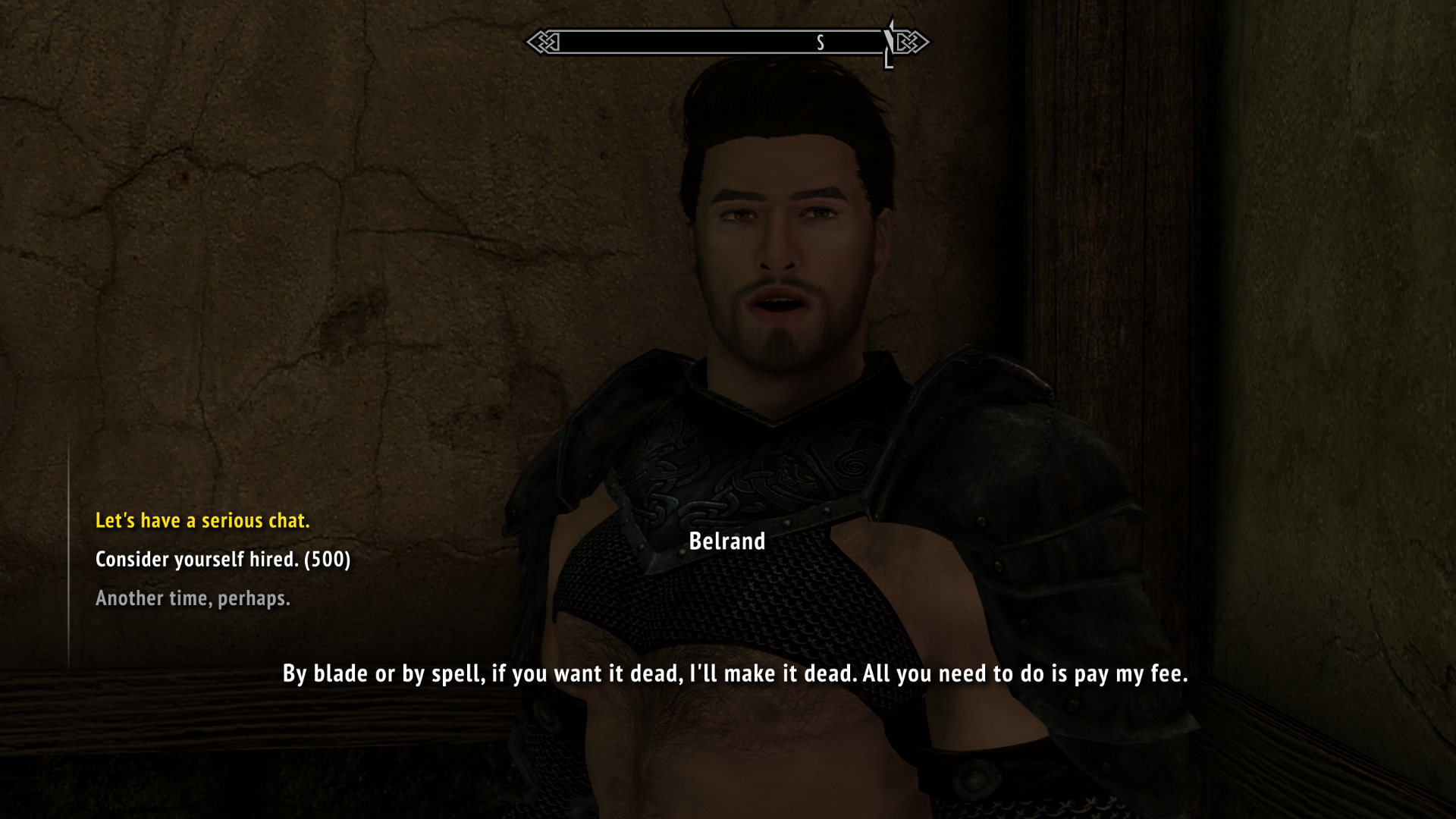Choose "Let's have a serious chat."
This screenshot has height=819, width=1456.
[x=202, y=520]
